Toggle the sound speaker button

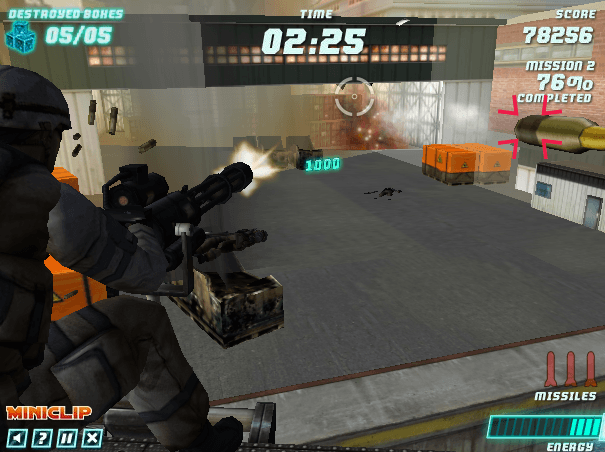point(16,437)
